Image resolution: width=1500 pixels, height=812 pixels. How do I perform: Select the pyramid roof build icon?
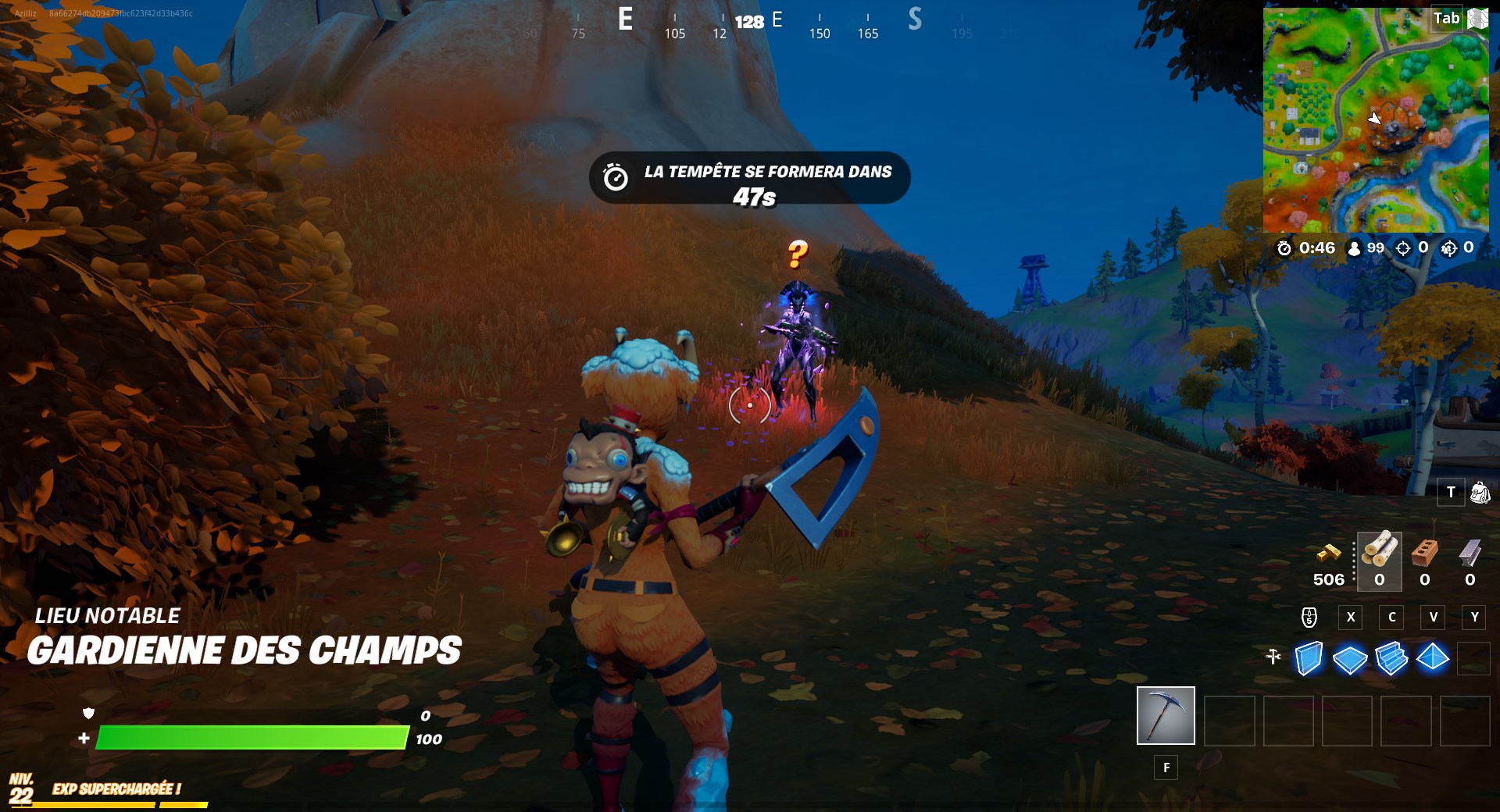1434,660
